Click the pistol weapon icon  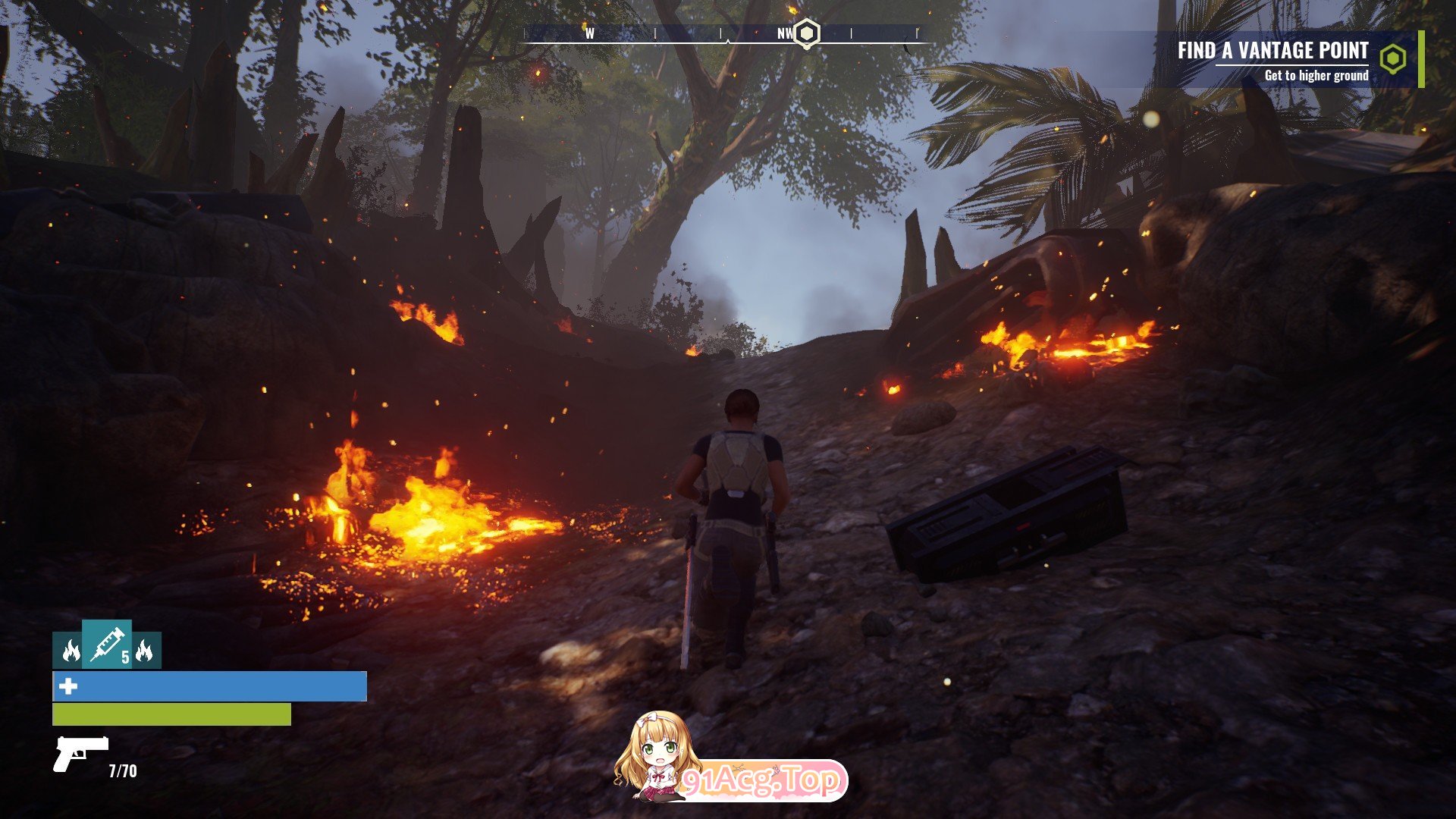pyautogui.click(x=80, y=753)
